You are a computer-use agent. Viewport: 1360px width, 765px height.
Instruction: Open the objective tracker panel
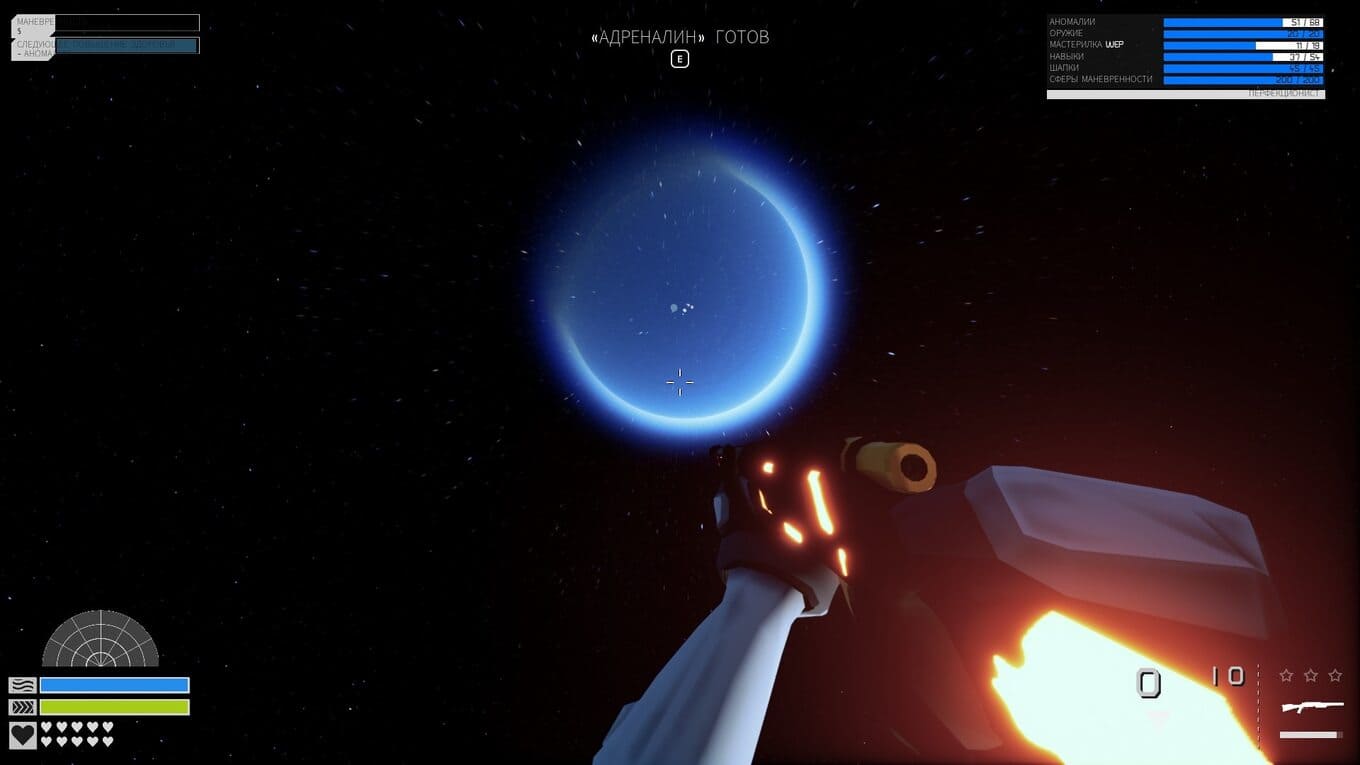coord(105,34)
